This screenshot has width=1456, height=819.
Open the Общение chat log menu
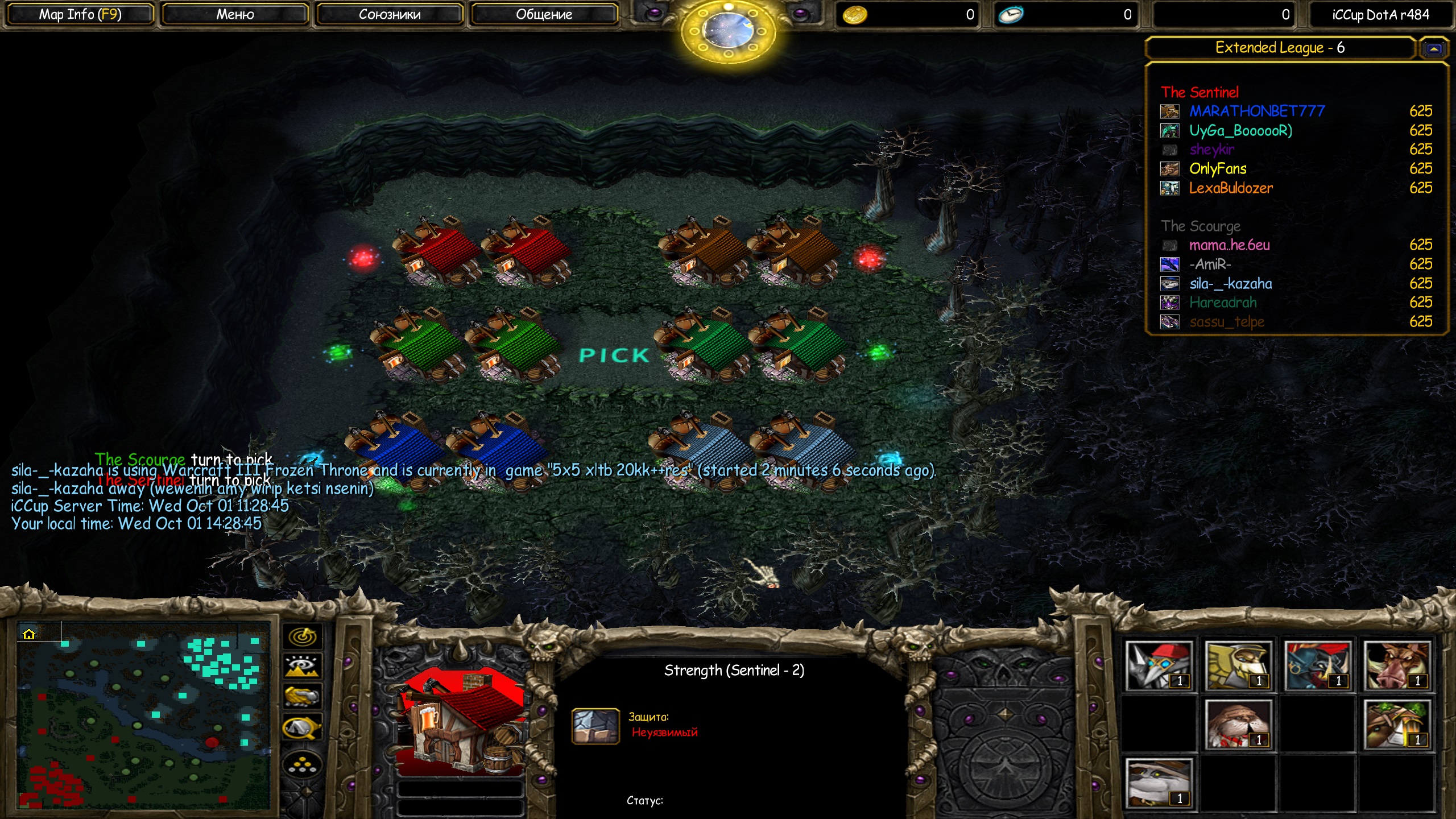click(544, 15)
